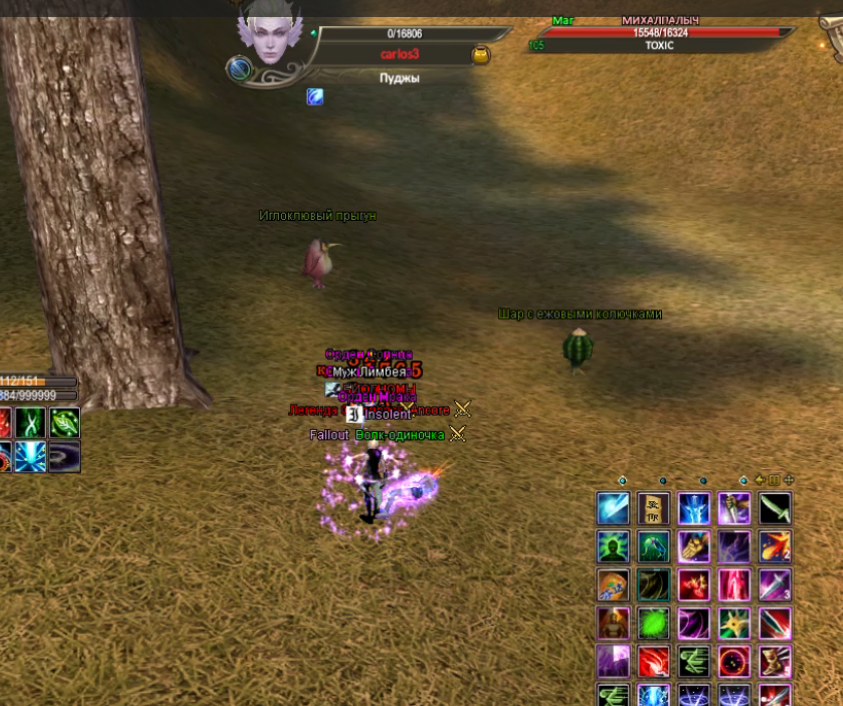This screenshot has width=843, height=706.
Task: Activate the golden armored warrior skill
Action: [x=613, y=623]
